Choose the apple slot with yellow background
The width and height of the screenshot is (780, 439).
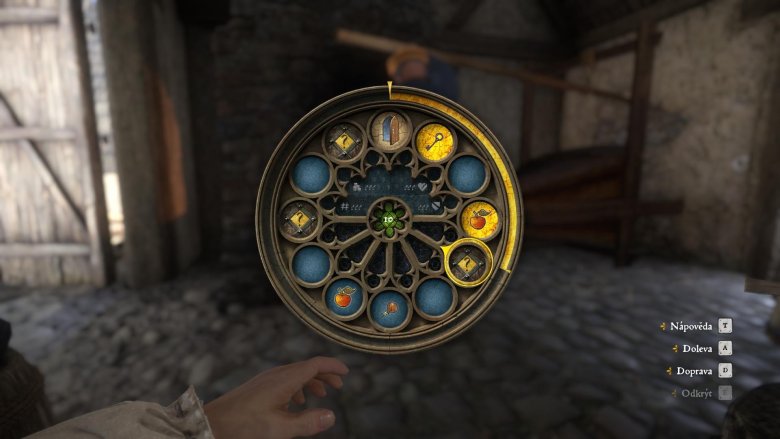pyautogui.click(x=480, y=219)
